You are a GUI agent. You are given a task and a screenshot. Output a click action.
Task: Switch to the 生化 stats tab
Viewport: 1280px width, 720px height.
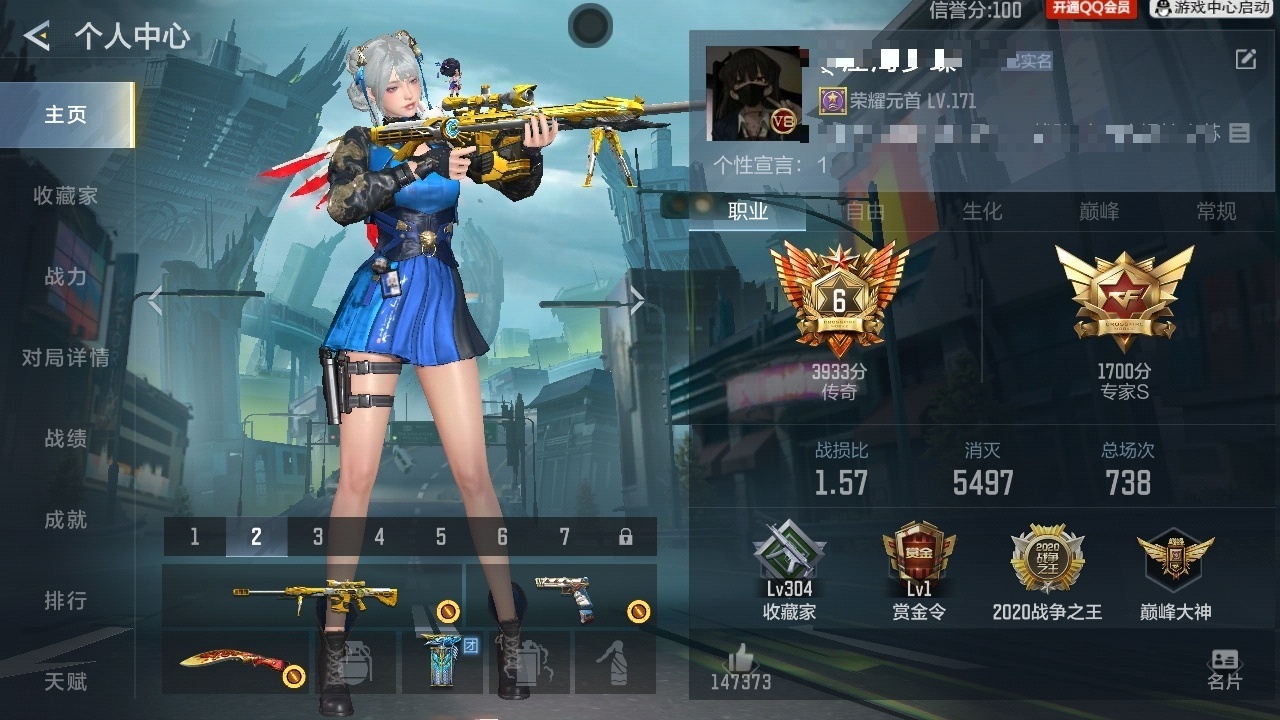[x=982, y=211]
